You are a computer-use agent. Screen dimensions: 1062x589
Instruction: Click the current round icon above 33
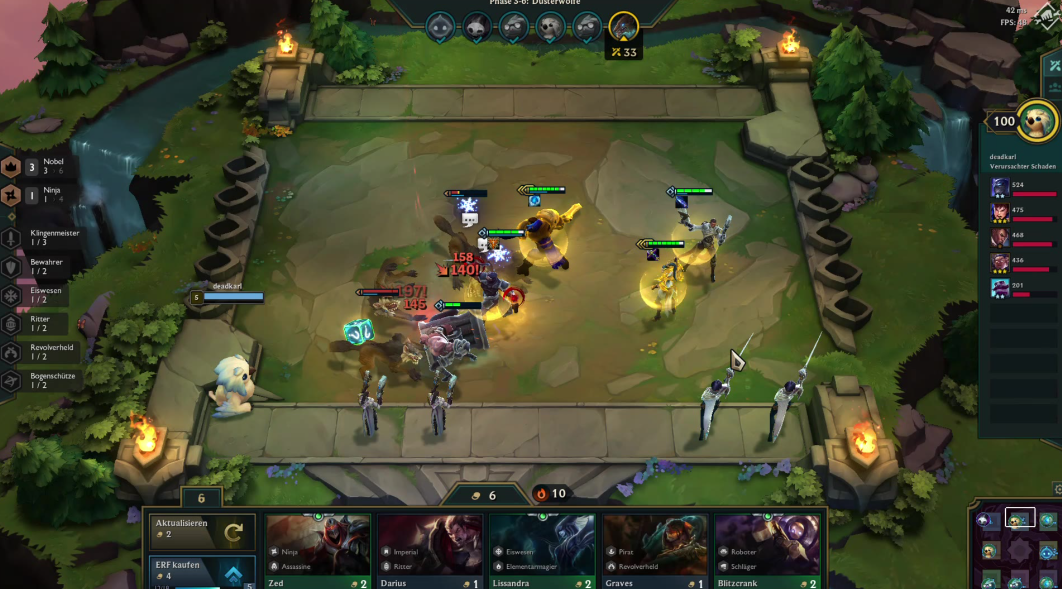tap(624, 27)
